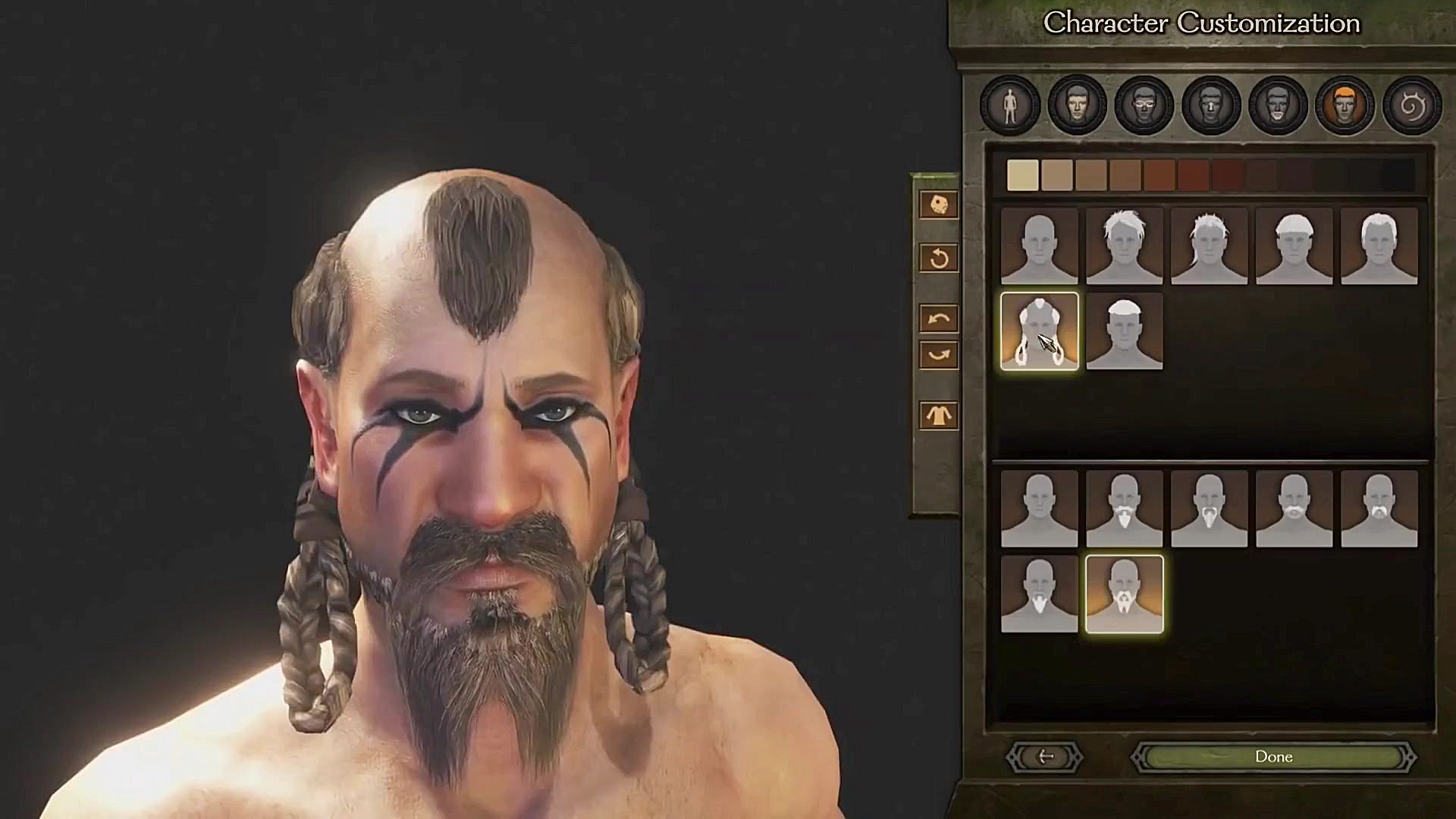Pick the lightest skin tone swatch
Image resolution: width=1456 pixels, height=819 pixels.
coord(1023,174)
